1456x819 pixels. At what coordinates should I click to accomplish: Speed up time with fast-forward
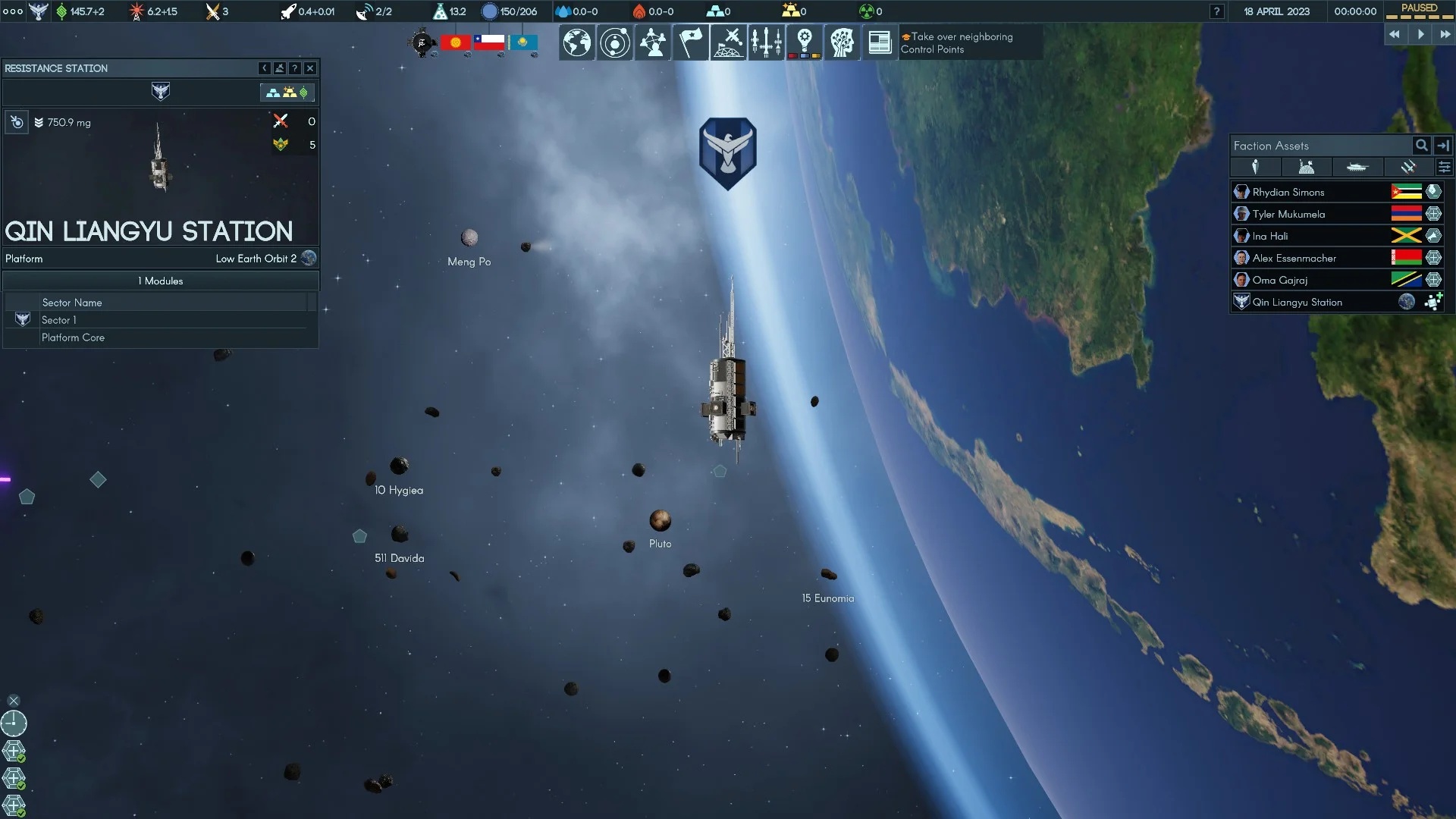click(1445, 34)
